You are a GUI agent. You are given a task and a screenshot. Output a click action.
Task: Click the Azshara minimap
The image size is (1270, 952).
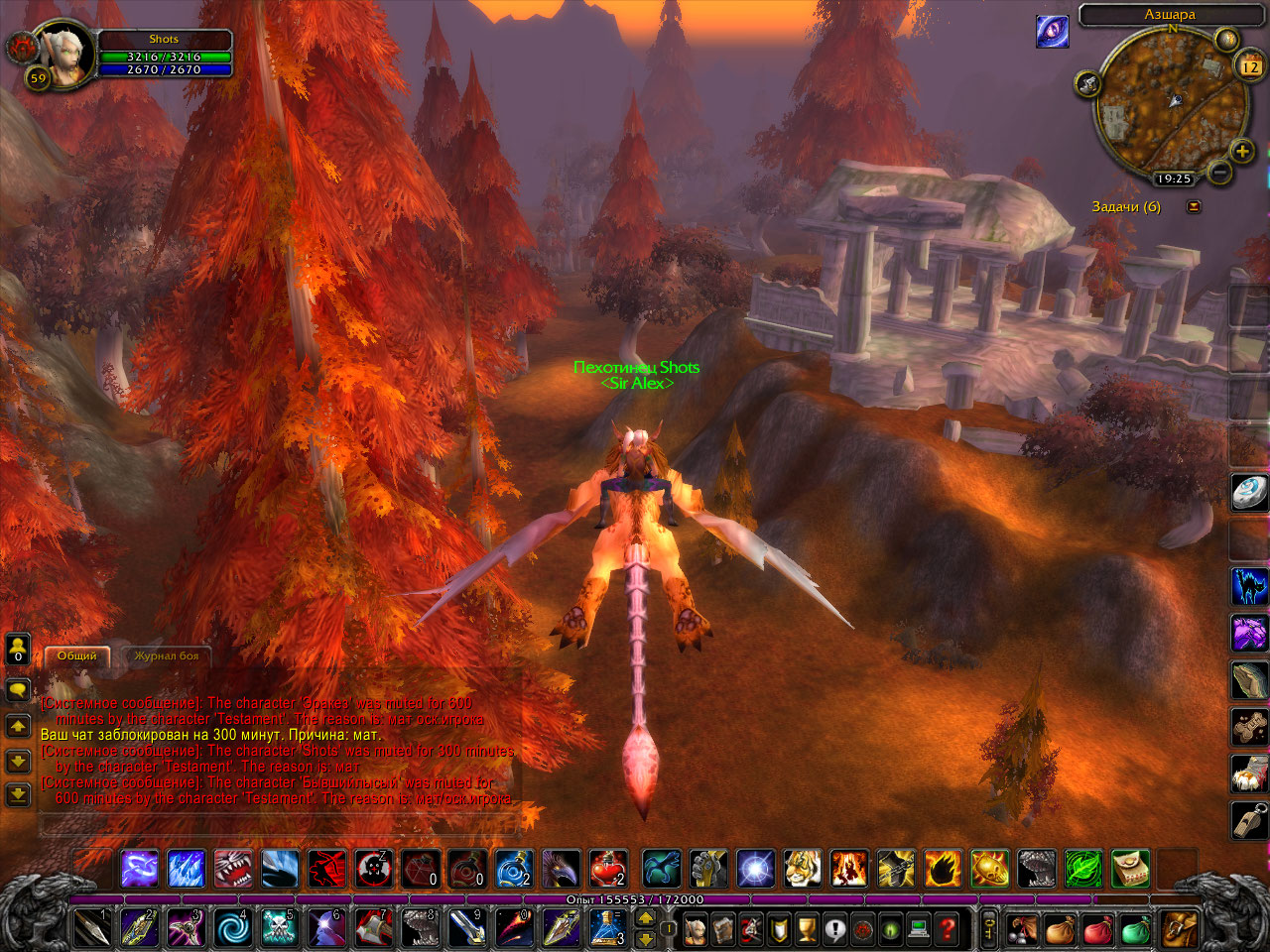(x=1171, y=104)
